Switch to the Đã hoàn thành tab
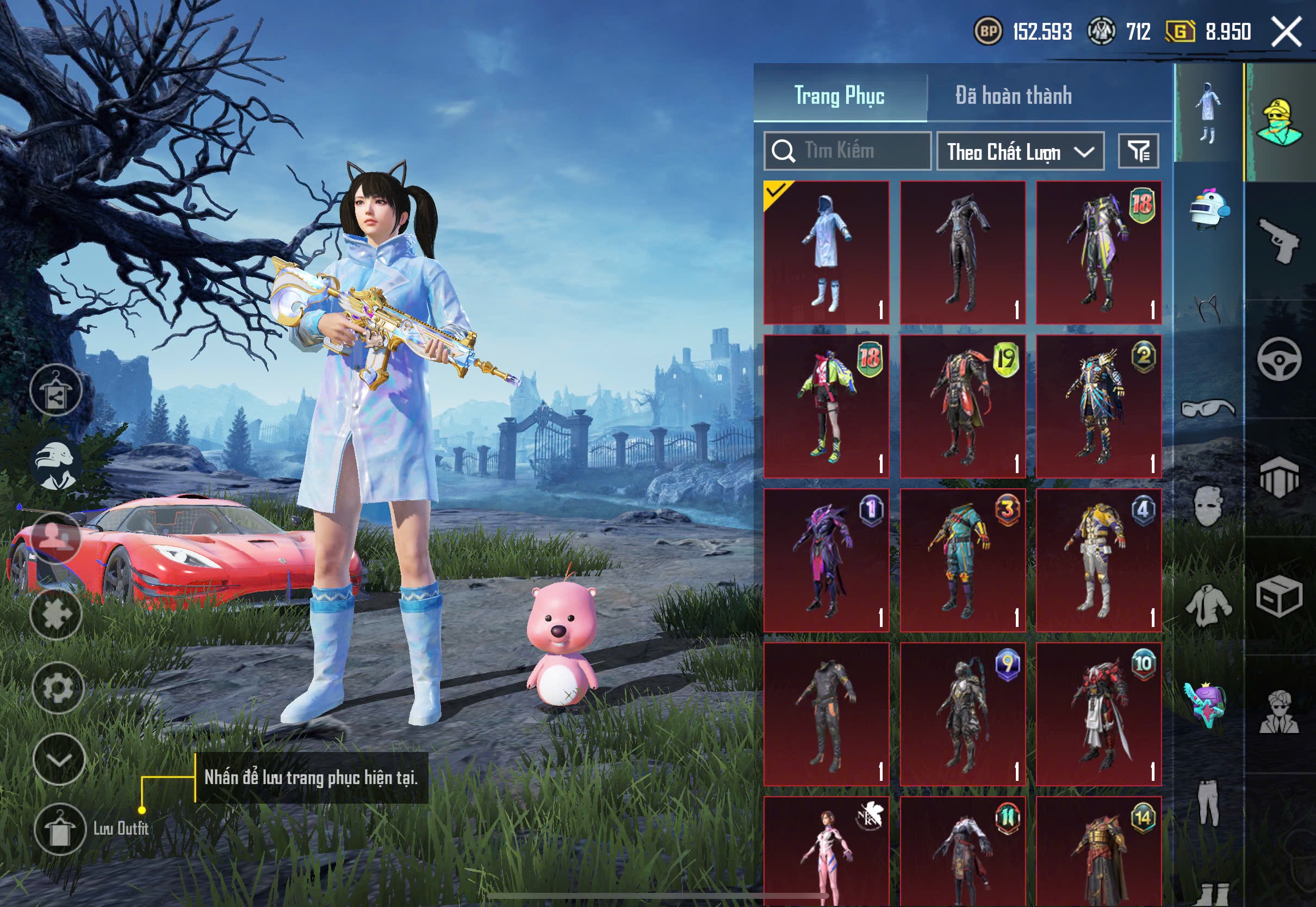The height and width of the screenshot is (907, 1316). [x=1013, y=96]
